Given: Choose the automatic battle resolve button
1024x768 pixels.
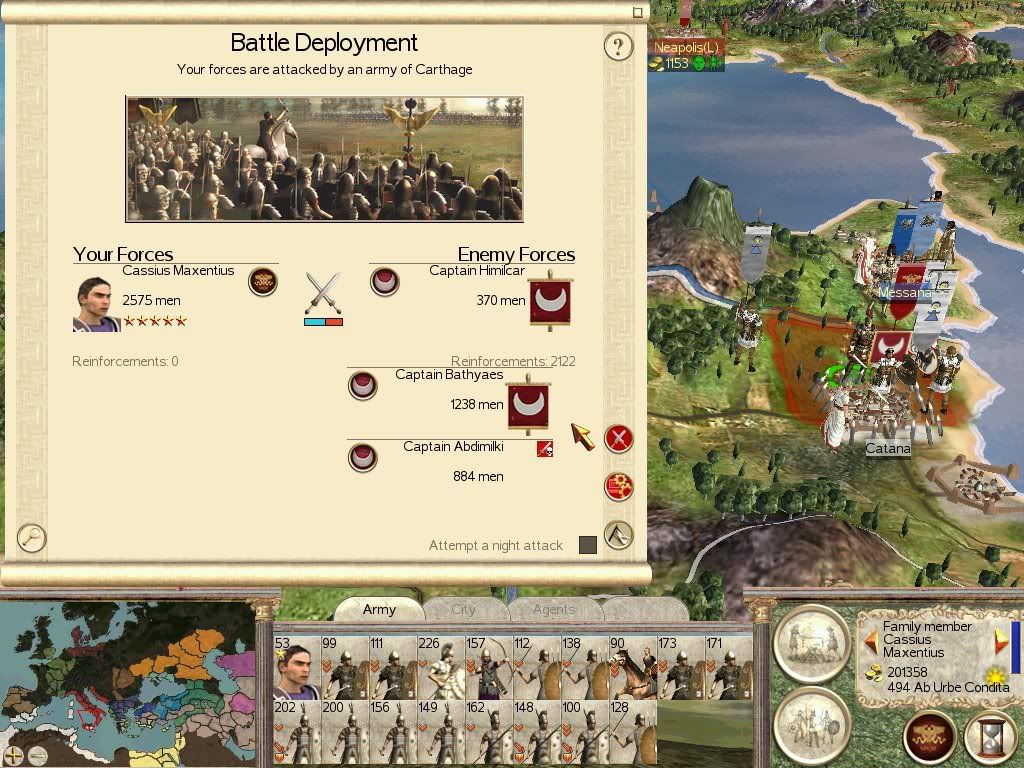Looking at the screenshot, I should tap(619, 487).
